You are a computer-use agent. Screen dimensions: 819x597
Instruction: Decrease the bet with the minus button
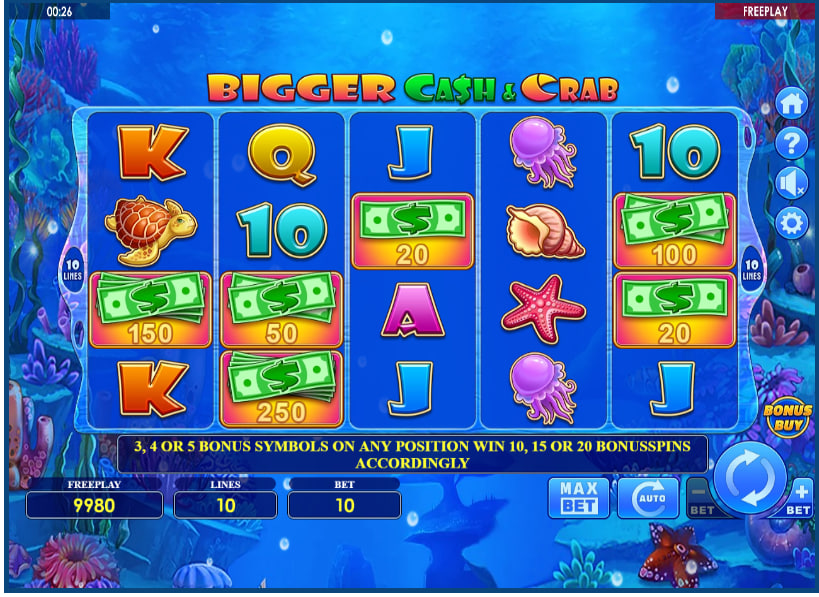(x=698, y=495)
